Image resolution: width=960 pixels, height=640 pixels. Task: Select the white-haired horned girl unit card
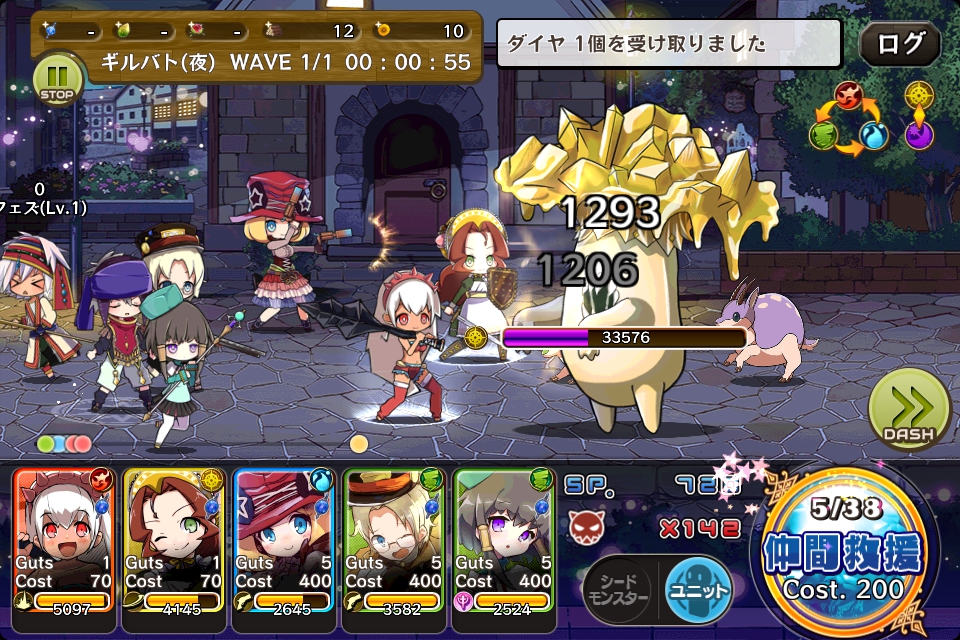tap(64, 540)
